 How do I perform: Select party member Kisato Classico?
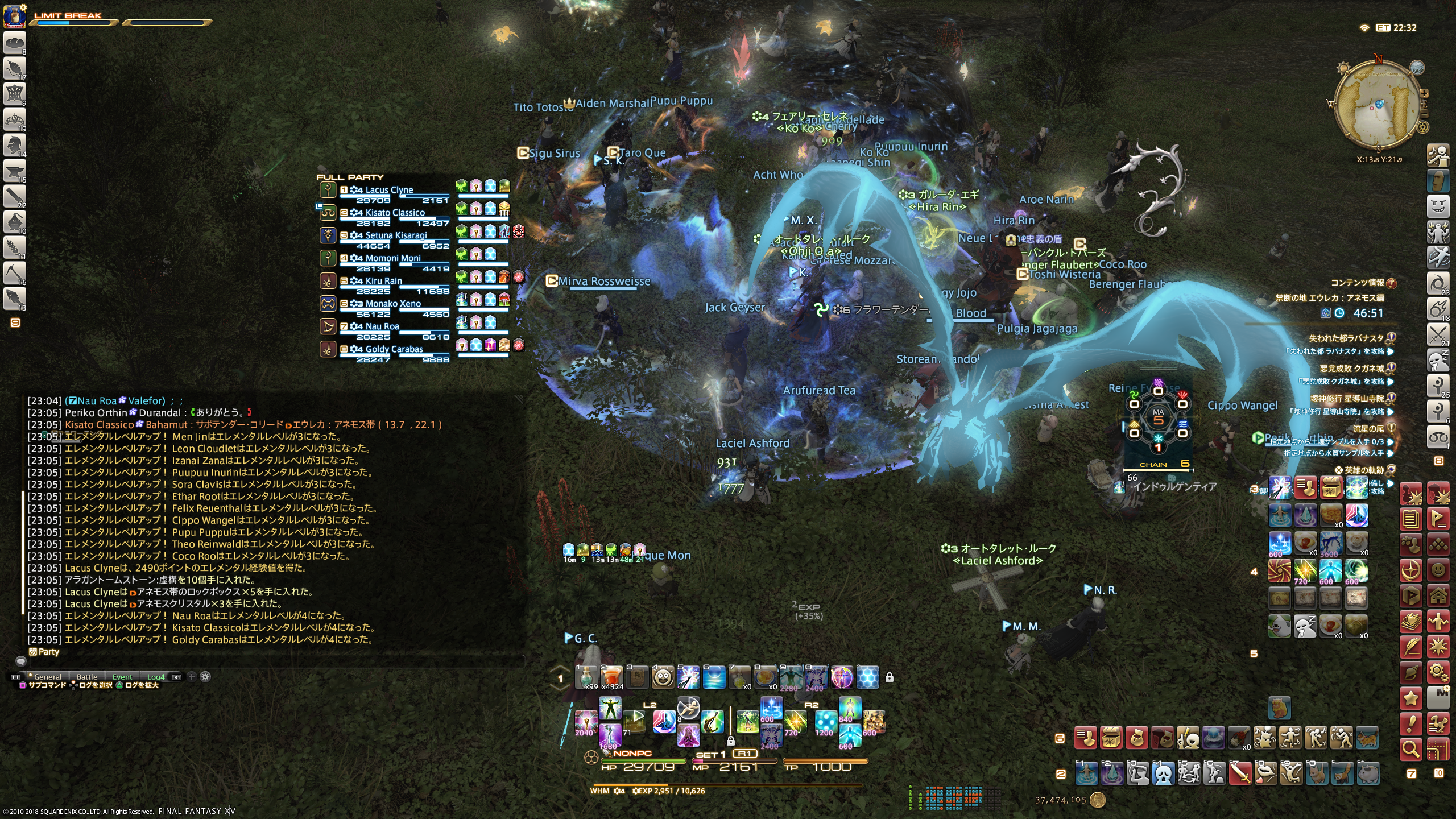[395, 213]
